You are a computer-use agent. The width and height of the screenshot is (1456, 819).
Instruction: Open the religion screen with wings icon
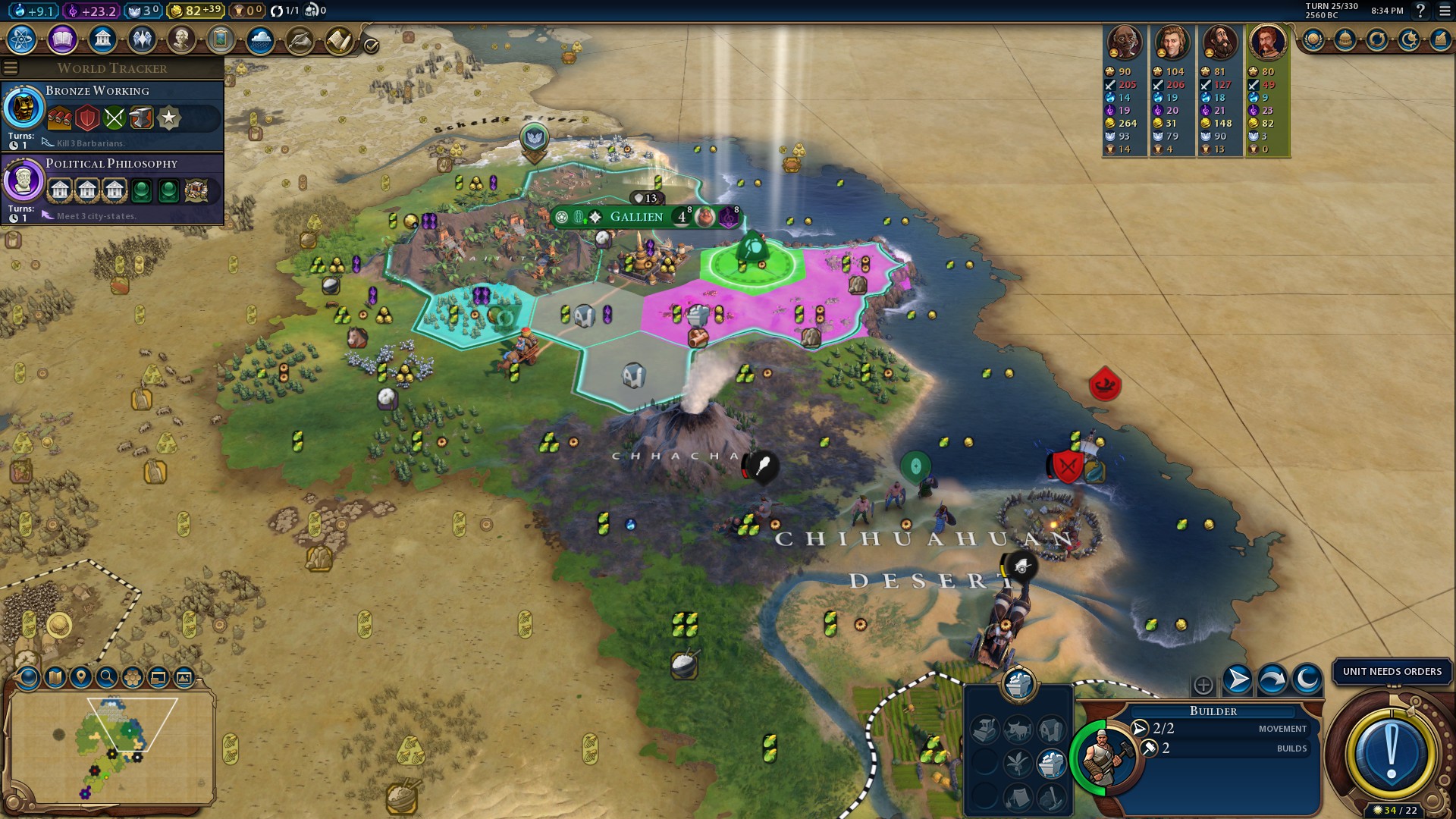pos(142,39)
